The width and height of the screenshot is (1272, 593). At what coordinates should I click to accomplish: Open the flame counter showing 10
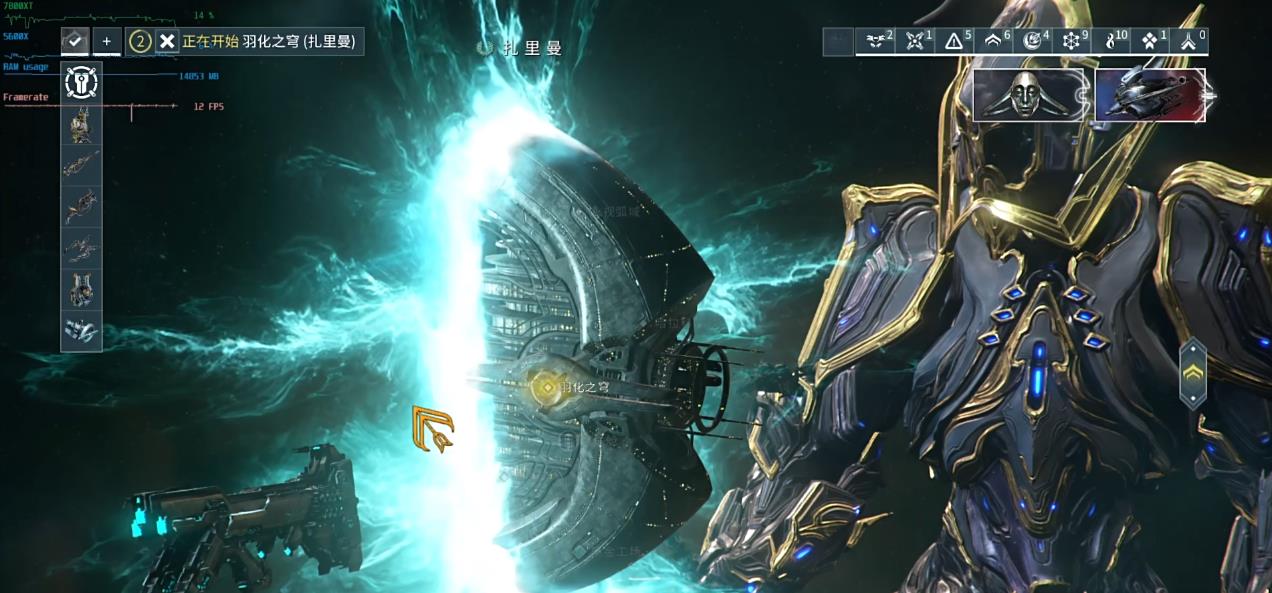click(1112, 41)
